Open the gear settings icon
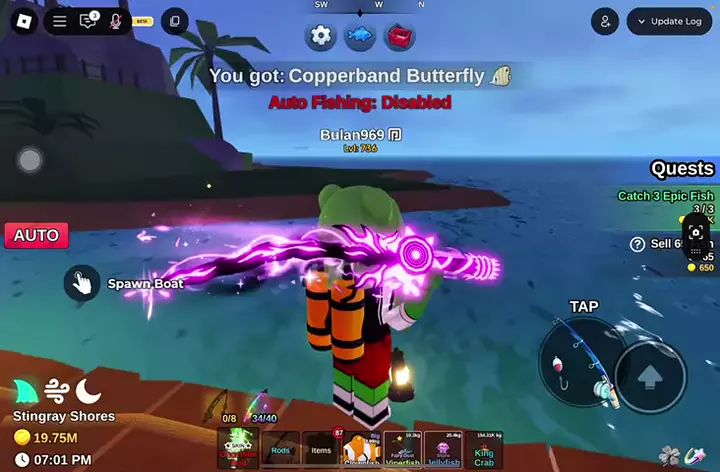 click(x=321, y=36)
